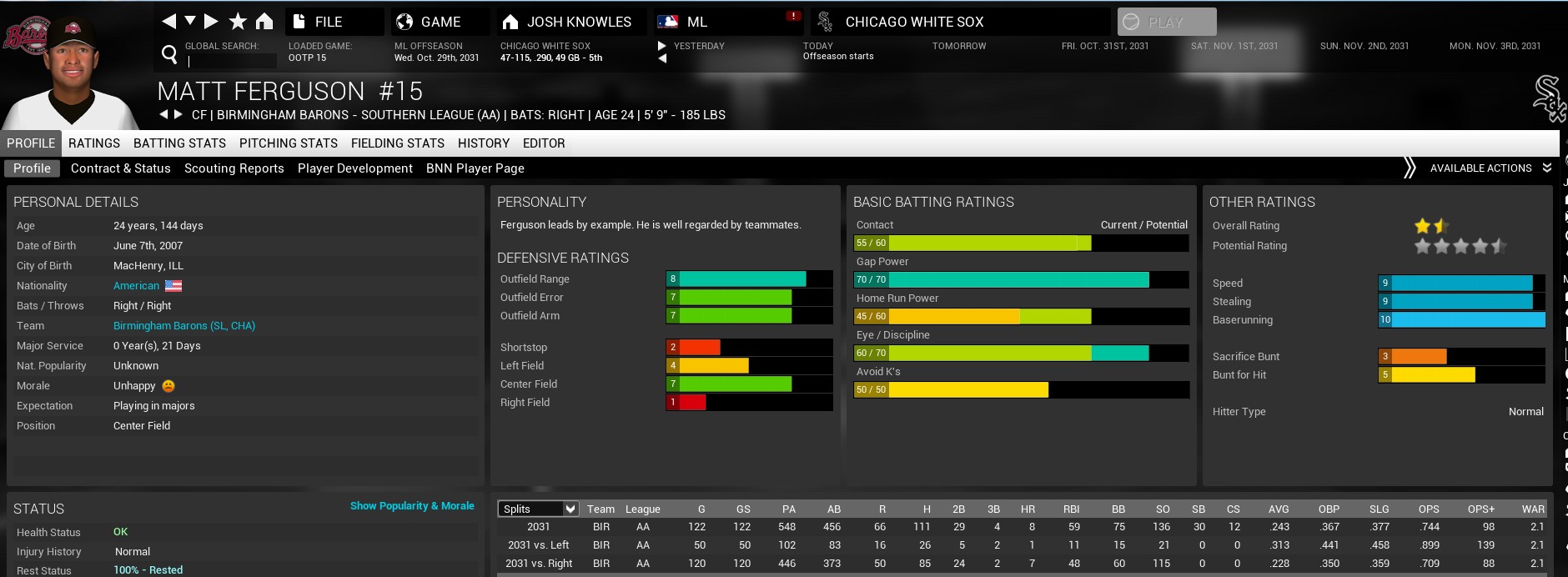Click the star bookmark icon
The height and width of the screenshot is (577, 1568).
[x=238, y=22]
